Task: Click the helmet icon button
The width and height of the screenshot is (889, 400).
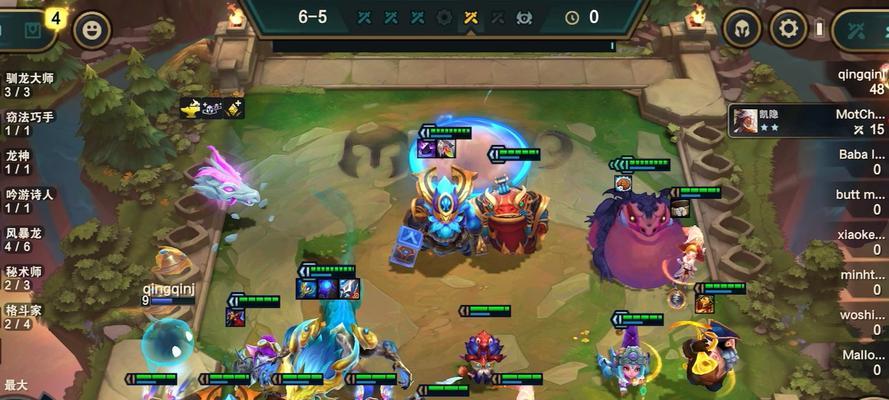Action: coord(741,28)
